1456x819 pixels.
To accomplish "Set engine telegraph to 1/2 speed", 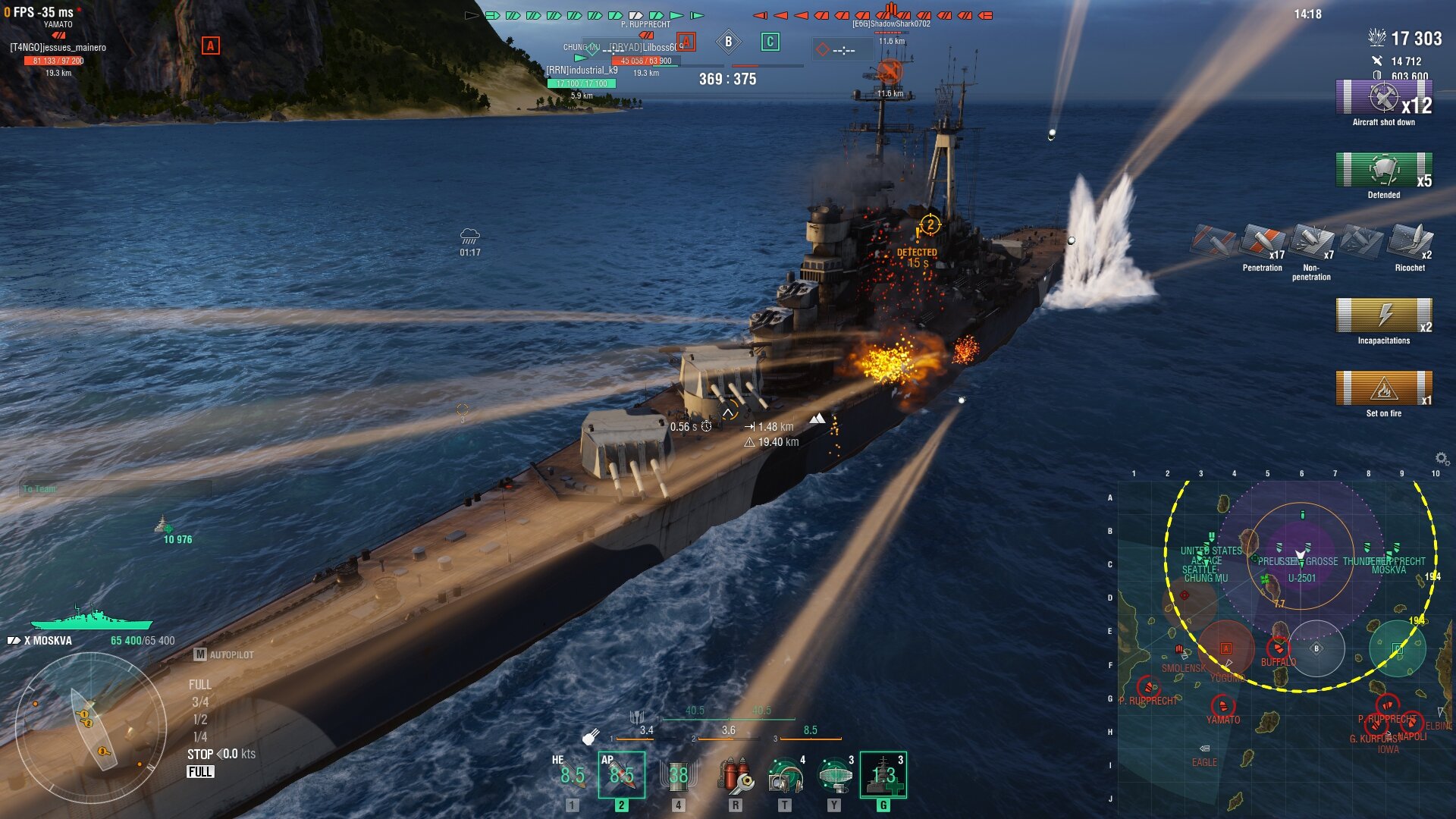I will (200, 720).
